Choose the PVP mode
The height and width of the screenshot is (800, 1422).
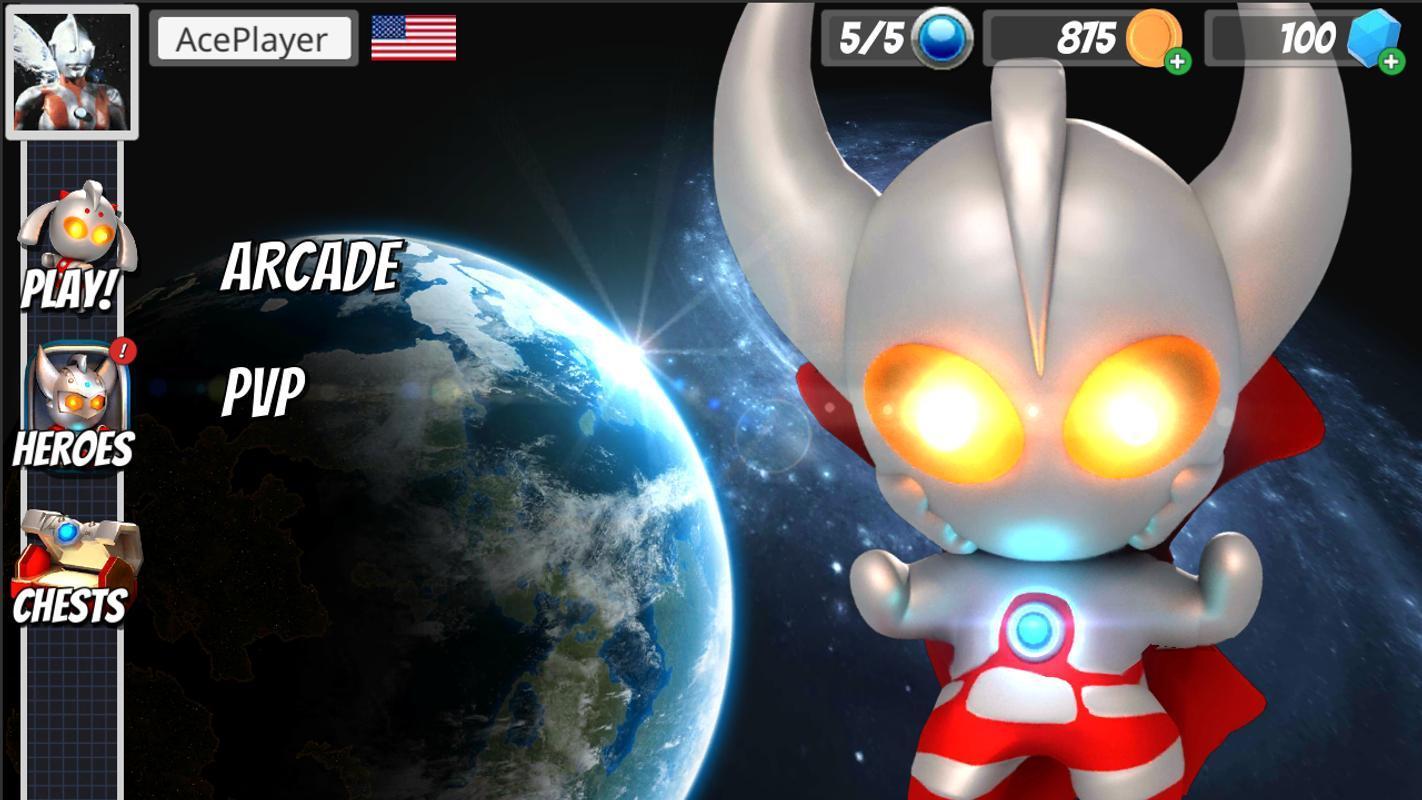click(x=263, y=390)
